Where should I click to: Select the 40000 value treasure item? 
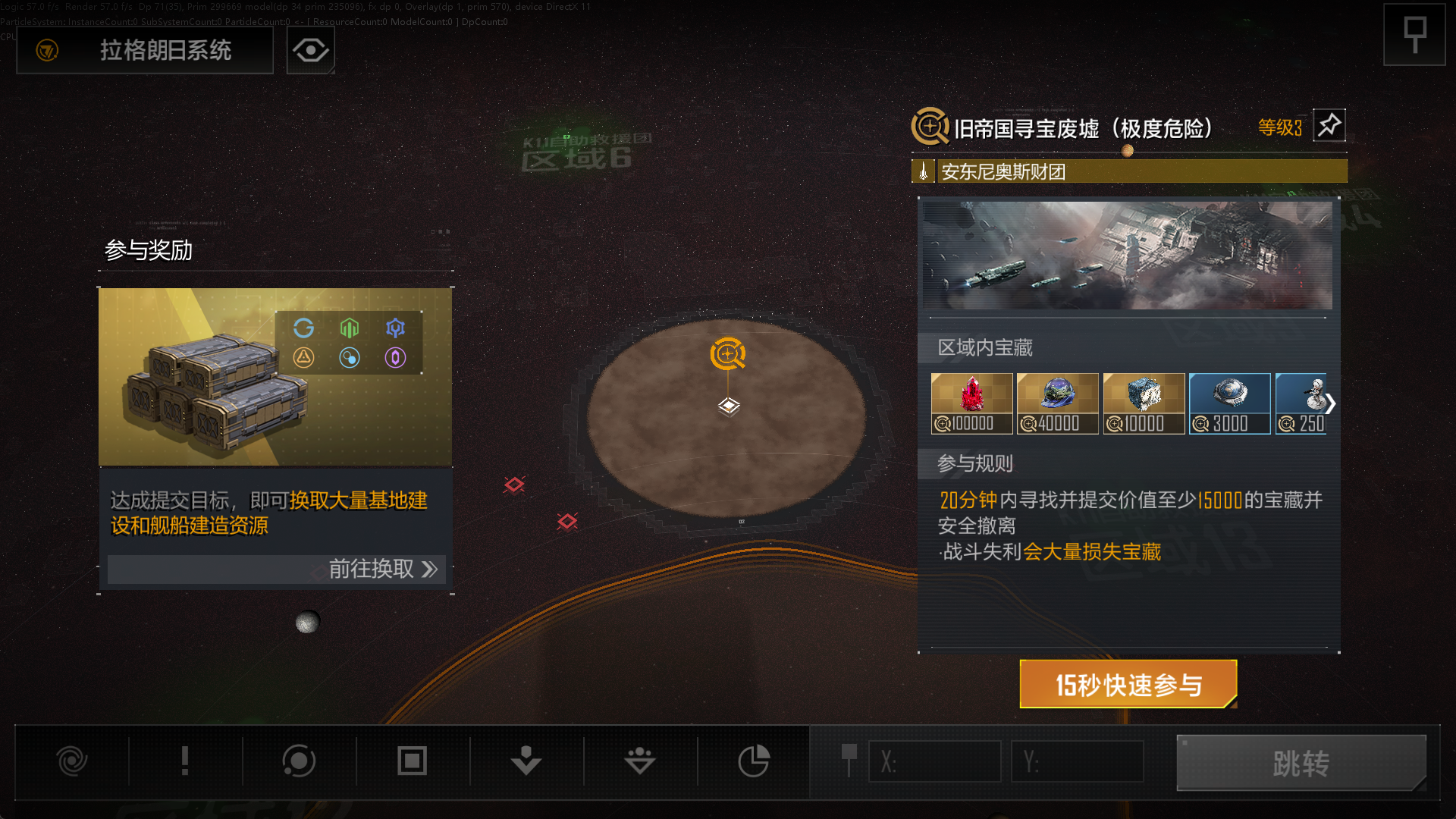(x=1057, y=403)
